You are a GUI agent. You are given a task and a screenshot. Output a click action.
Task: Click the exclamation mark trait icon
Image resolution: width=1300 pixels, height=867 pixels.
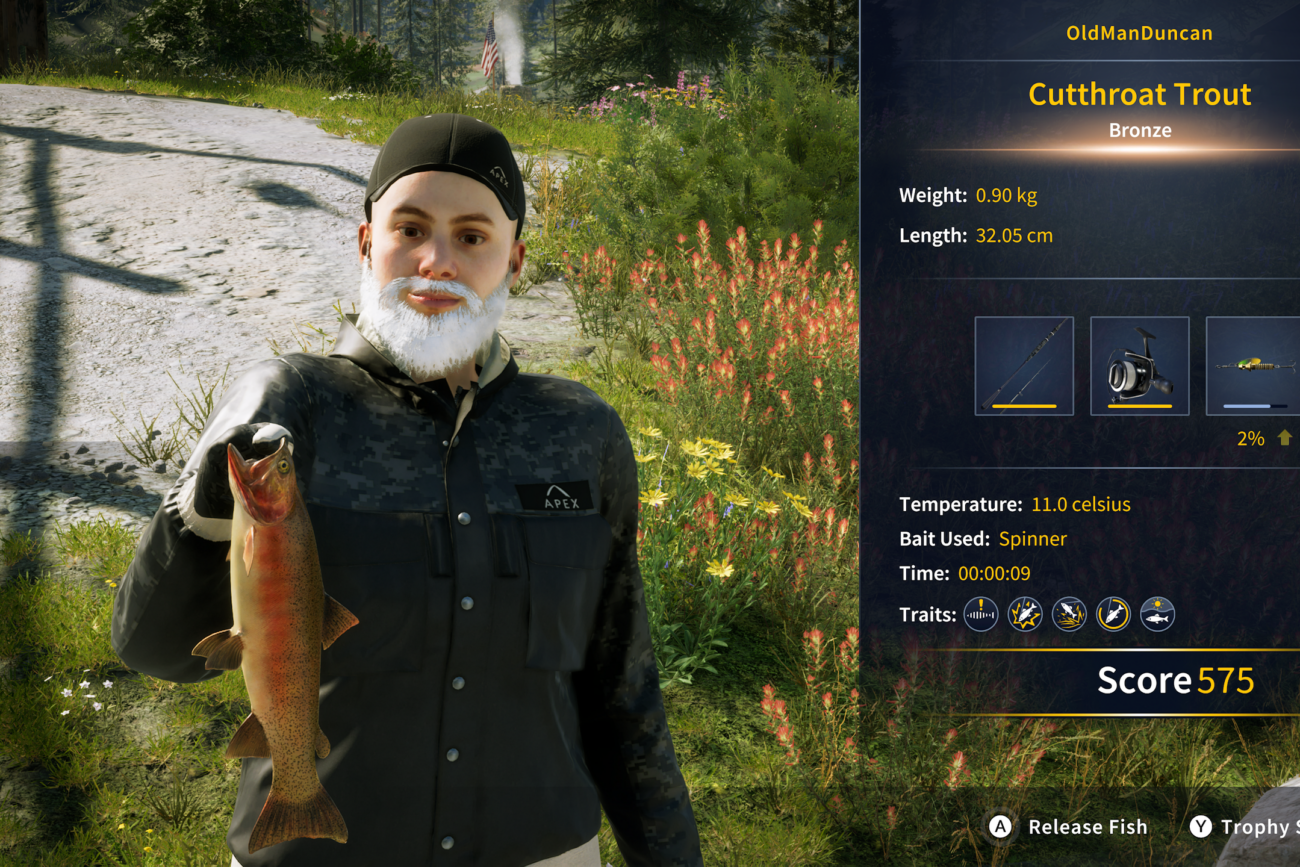pyautogui.click(x=981, y=614)
